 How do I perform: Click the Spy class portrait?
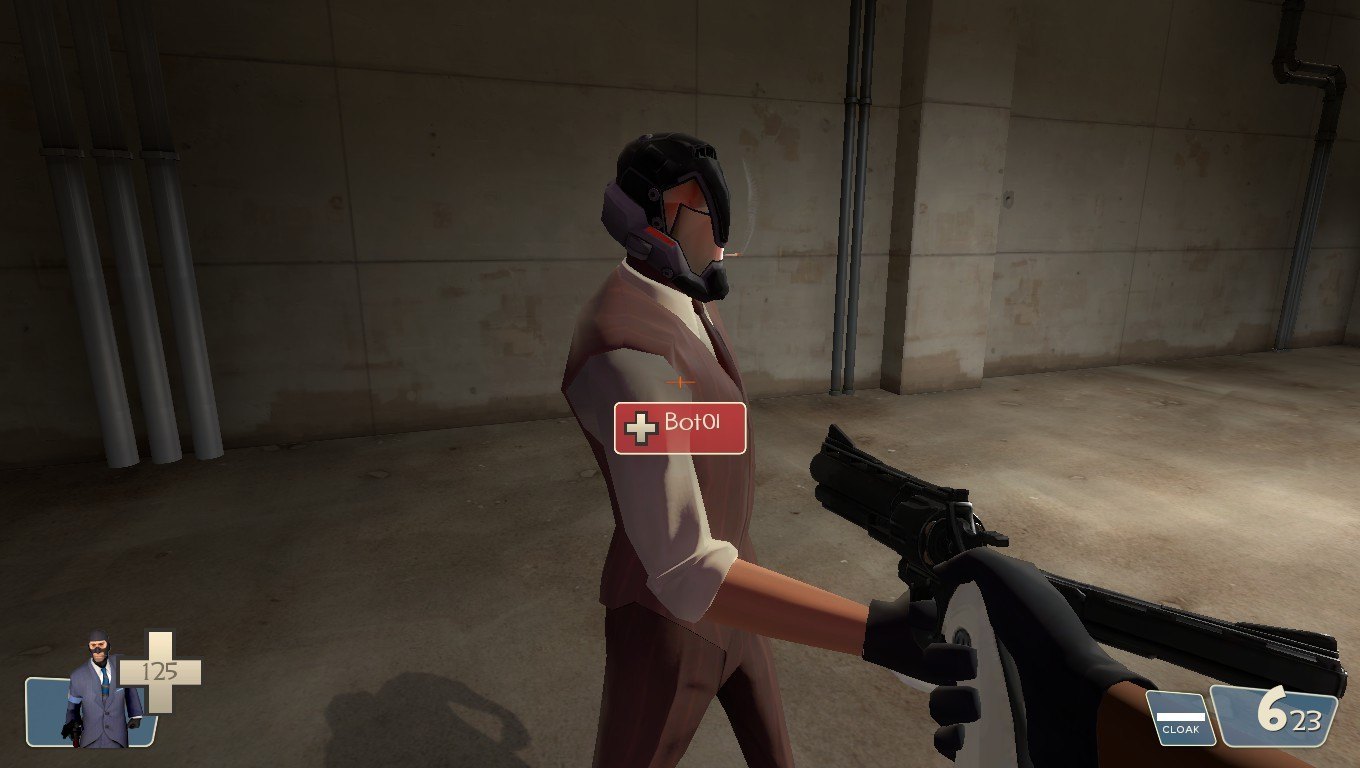[x=98, y=692]
